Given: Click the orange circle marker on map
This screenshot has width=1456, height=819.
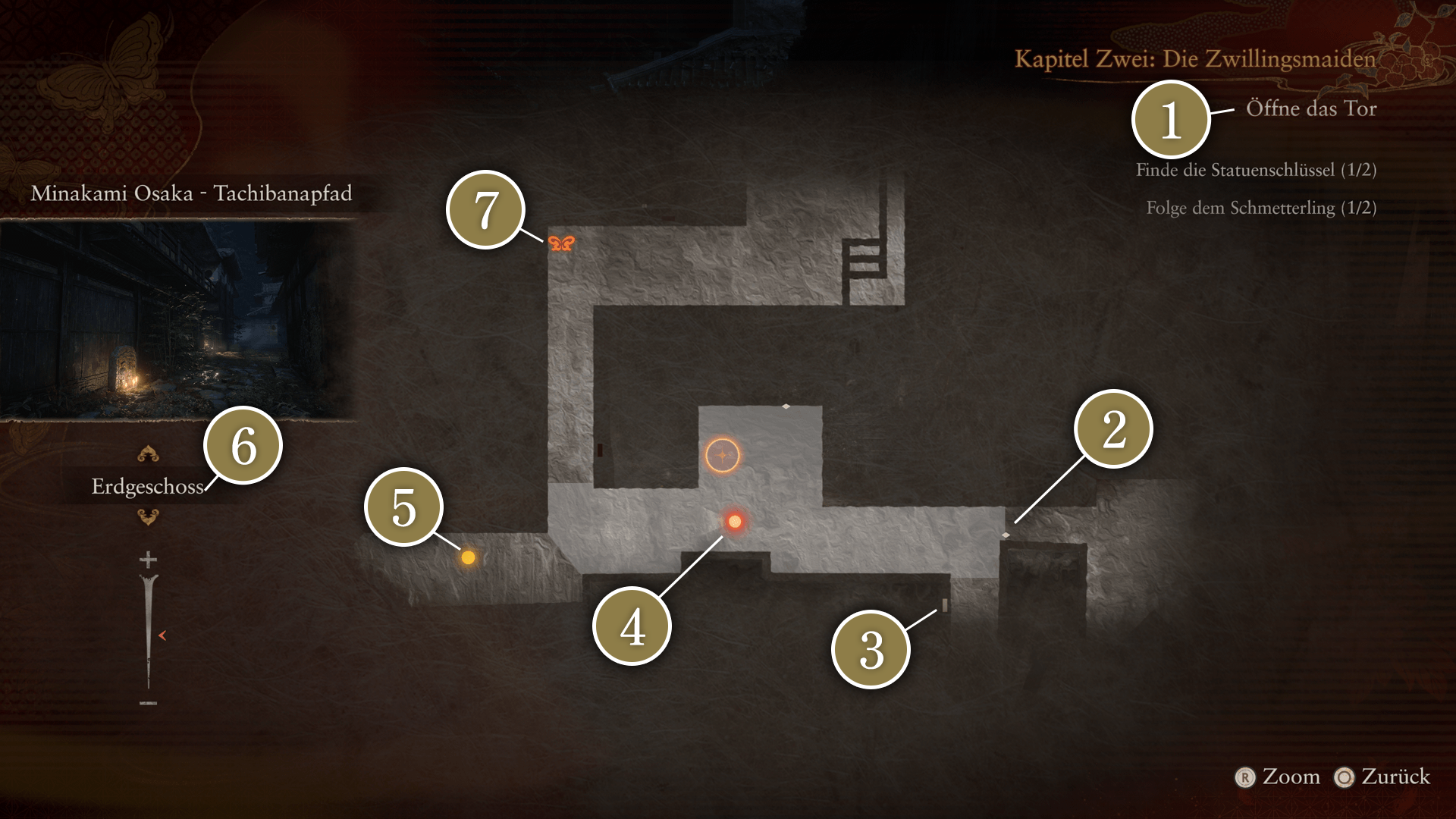Looking at the screenshot, I should 722,455.
